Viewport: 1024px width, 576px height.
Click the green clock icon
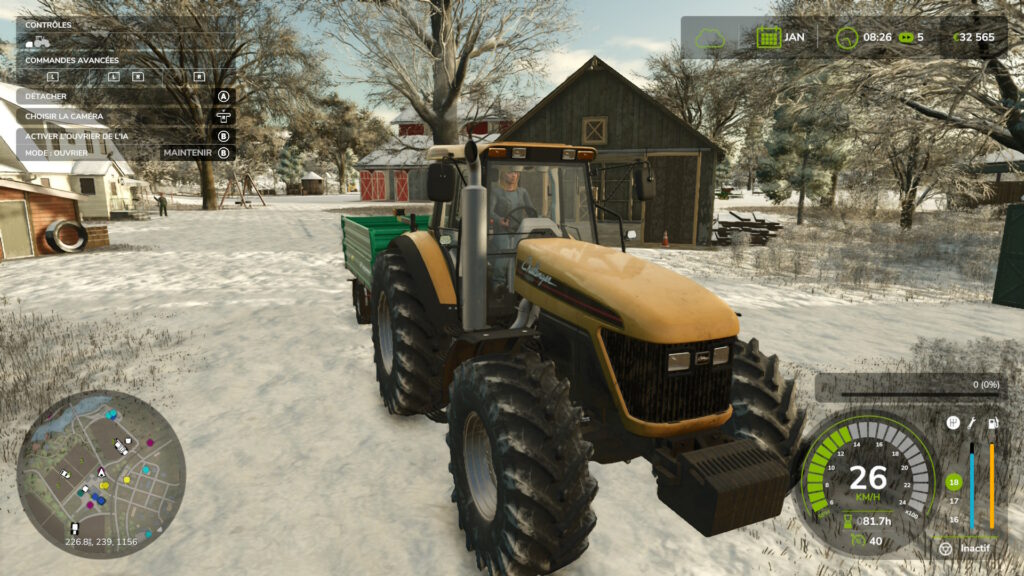[847, 37]
